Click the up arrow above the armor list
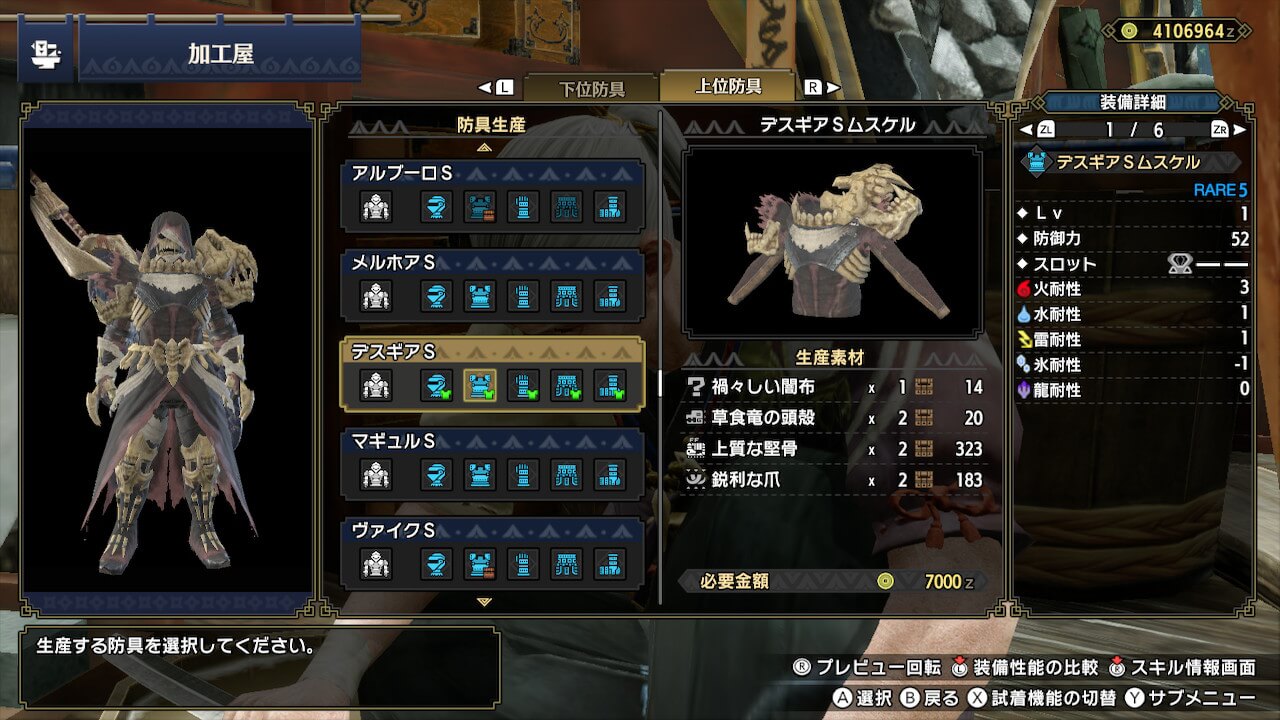 coord(485,147)
